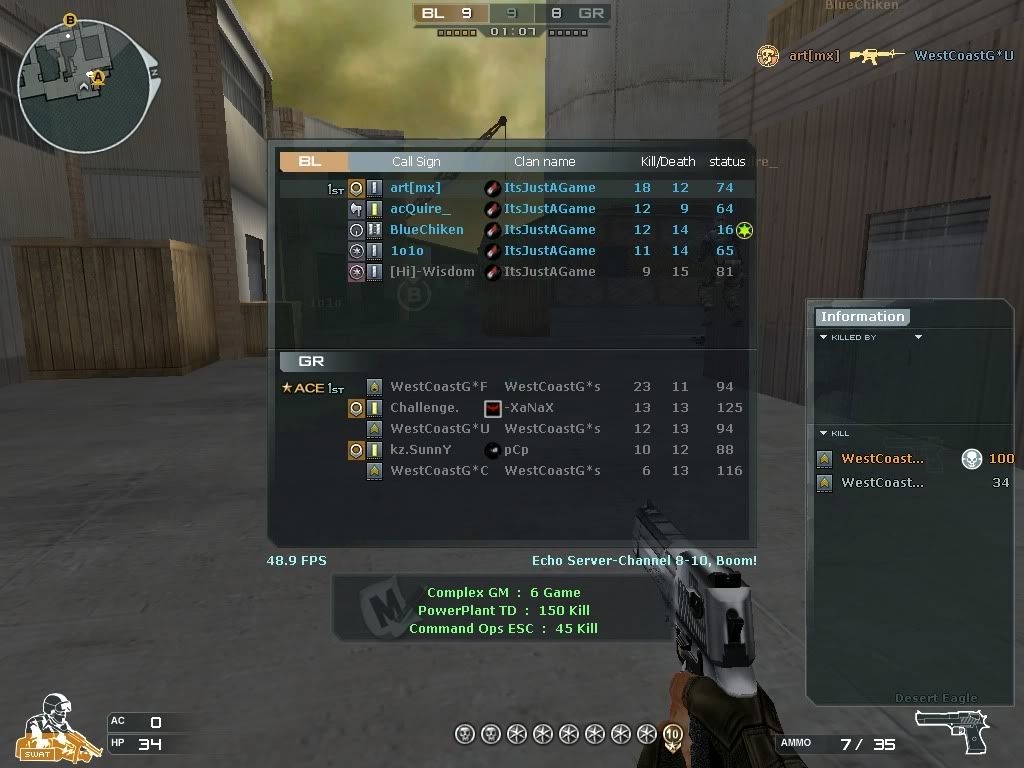
Task: Collapse the Killed By section
Action: point(824,338)
